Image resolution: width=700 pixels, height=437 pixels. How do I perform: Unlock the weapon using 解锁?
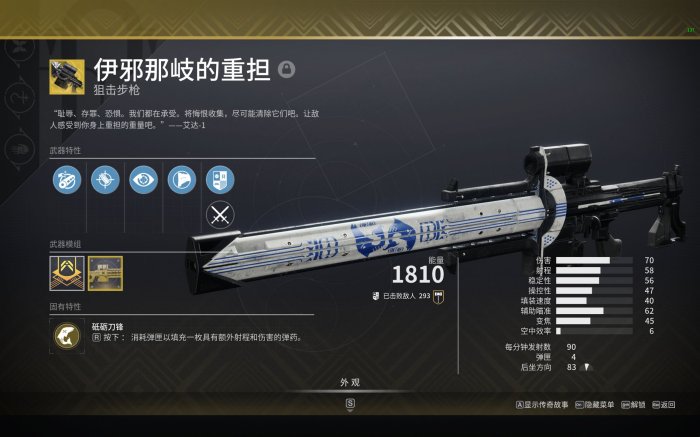[633, 405]
